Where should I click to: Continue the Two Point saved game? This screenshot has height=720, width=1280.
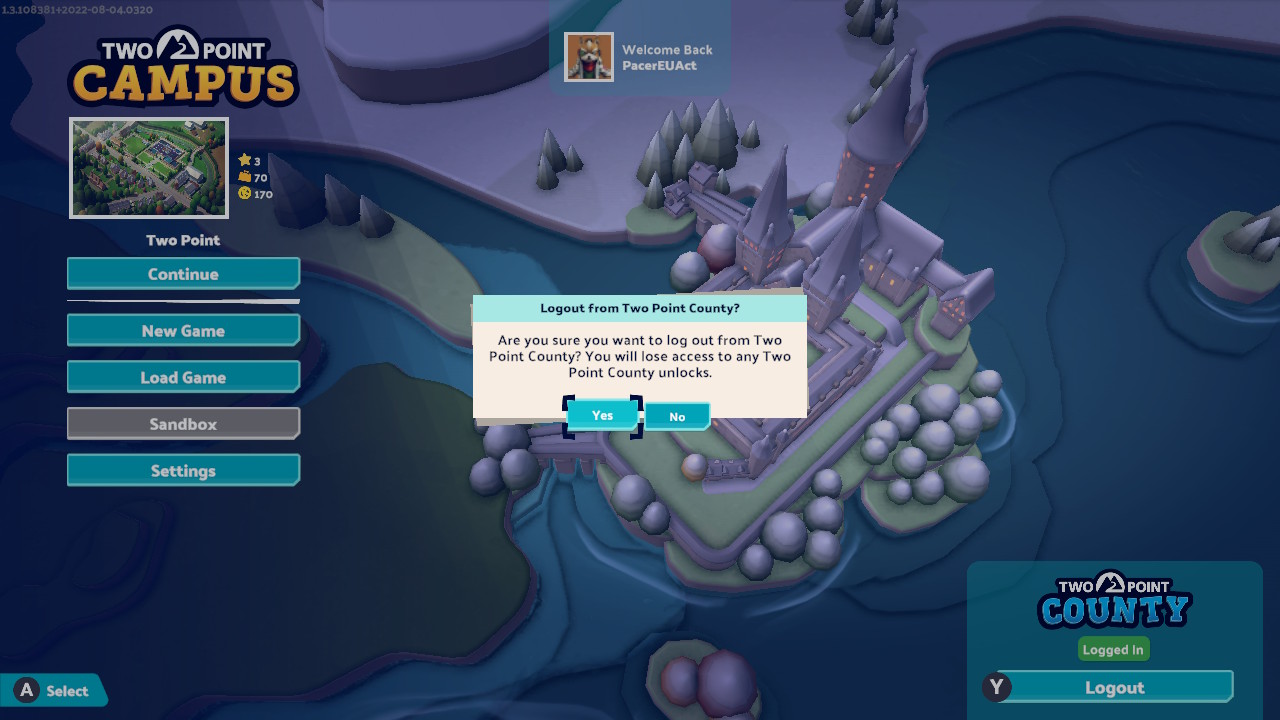click(x=183, y=274)
